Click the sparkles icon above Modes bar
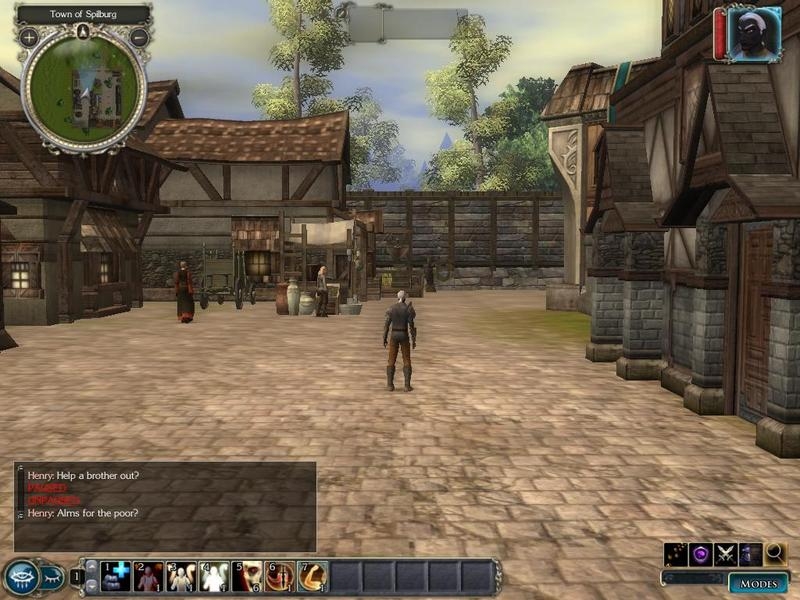The image size is (800, 600). tap(675, 553)
